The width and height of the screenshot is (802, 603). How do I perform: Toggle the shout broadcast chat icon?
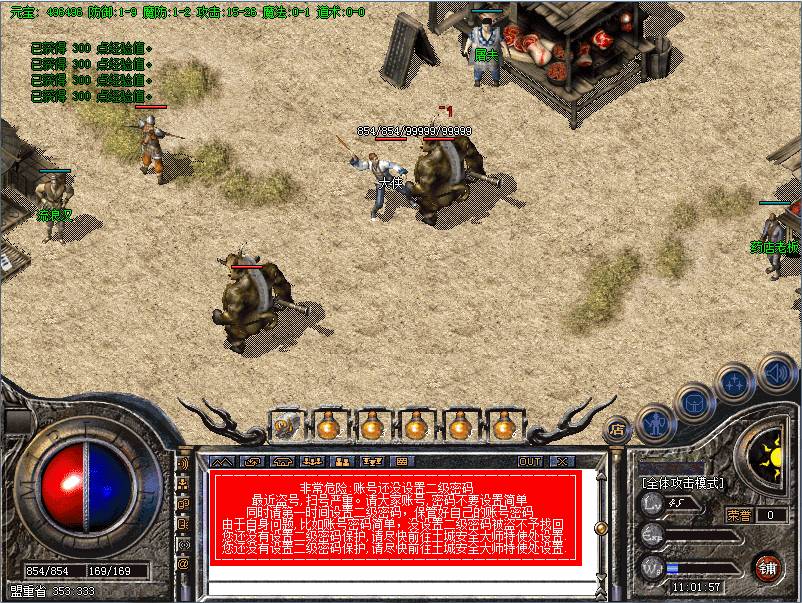183,464
